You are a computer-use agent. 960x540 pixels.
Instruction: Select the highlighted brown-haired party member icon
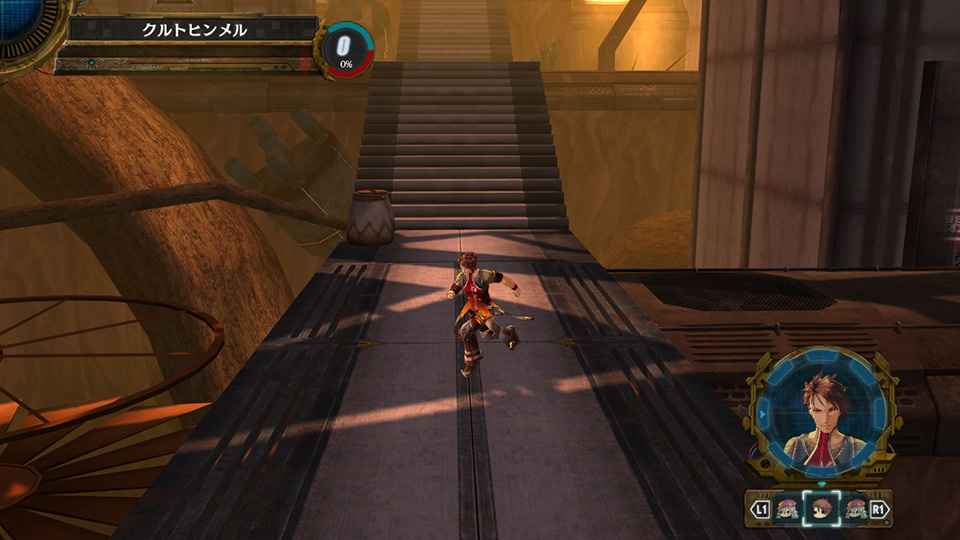(x=821, y=510)
